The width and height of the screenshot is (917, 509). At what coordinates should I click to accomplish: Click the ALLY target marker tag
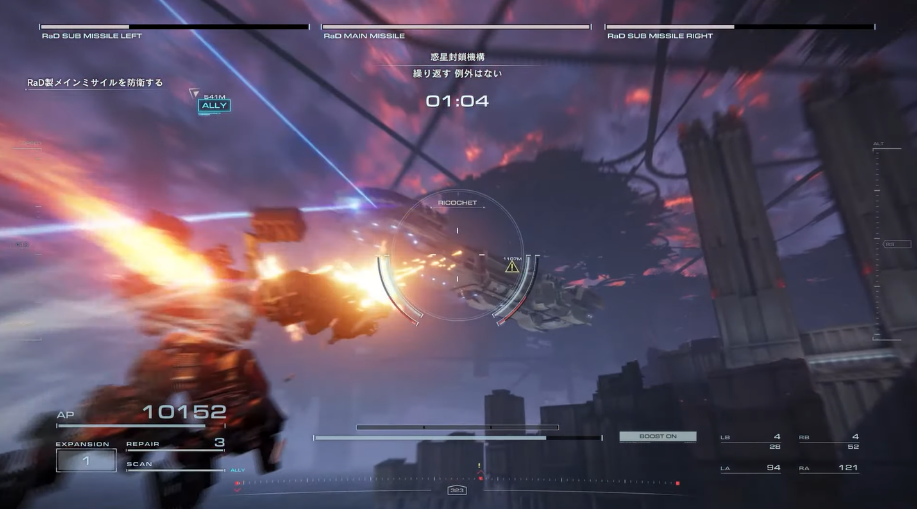click(x=214, y=105)
